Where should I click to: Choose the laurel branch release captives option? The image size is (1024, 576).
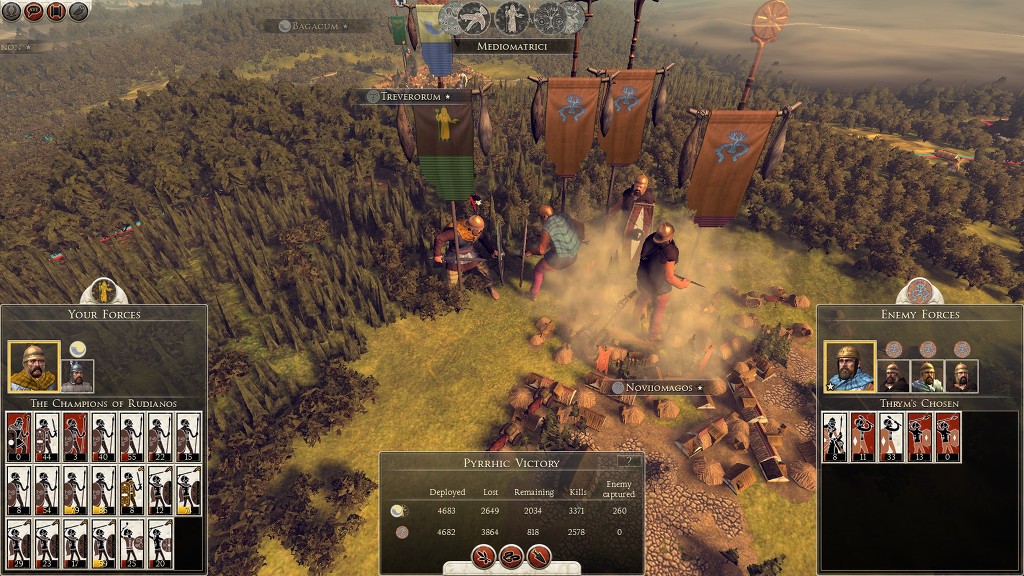click(x=484, y=556)
